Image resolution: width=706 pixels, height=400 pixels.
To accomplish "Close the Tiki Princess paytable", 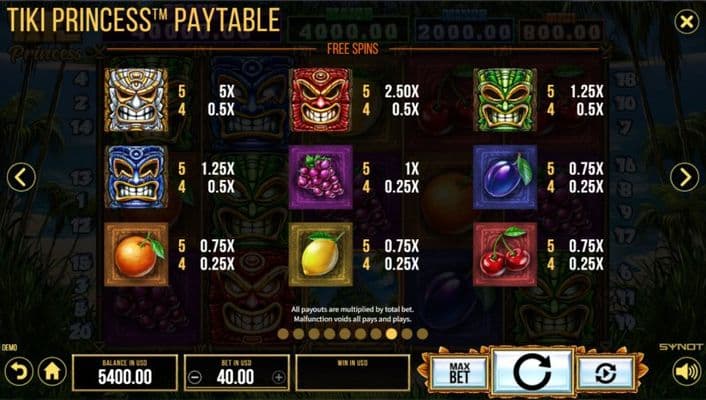I will 686,21.
